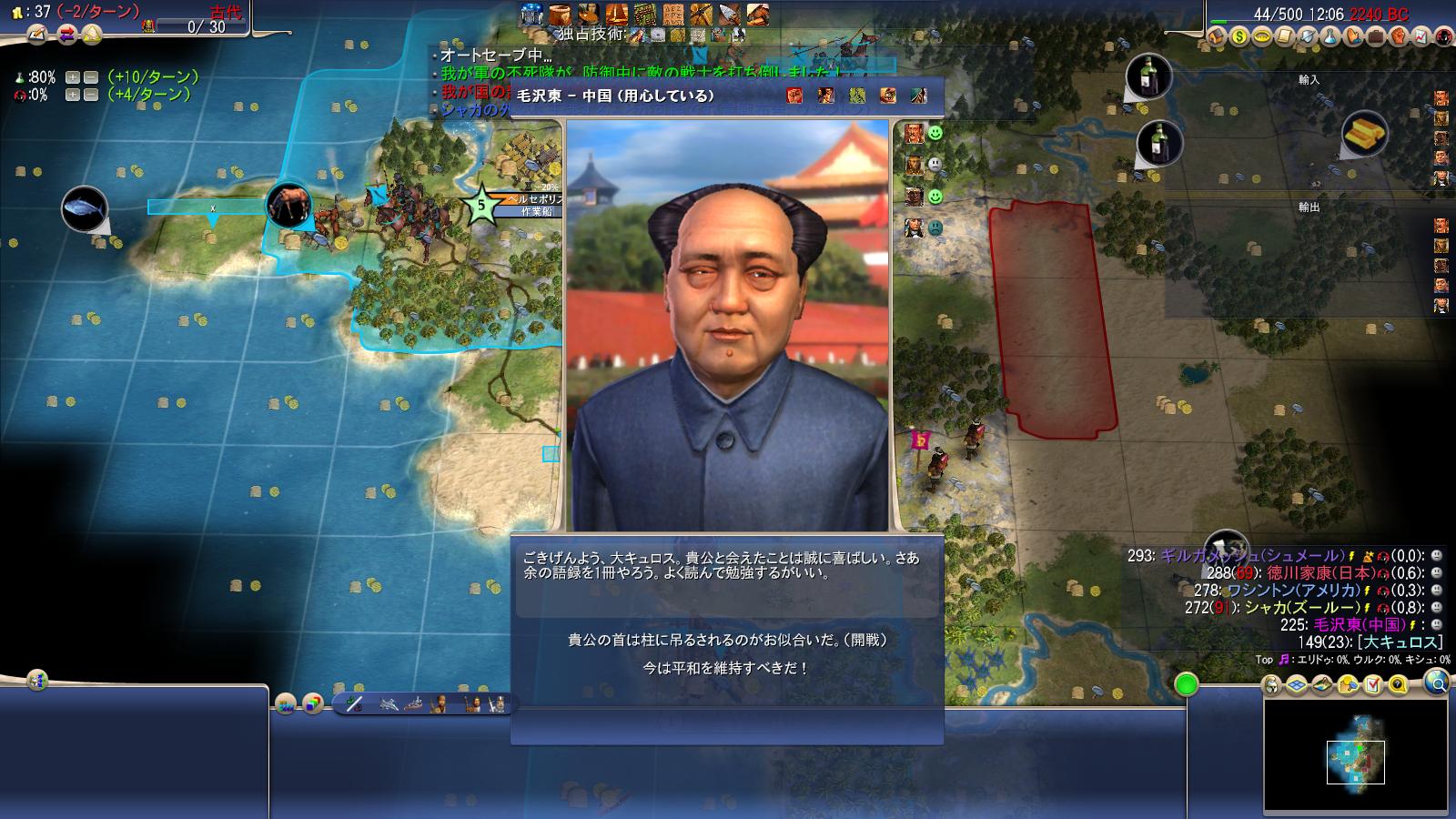1456x819 pixels.
Task: Open the espionage screen (spy icon)
Action: pyautogui.click(x=1442, y=36)
